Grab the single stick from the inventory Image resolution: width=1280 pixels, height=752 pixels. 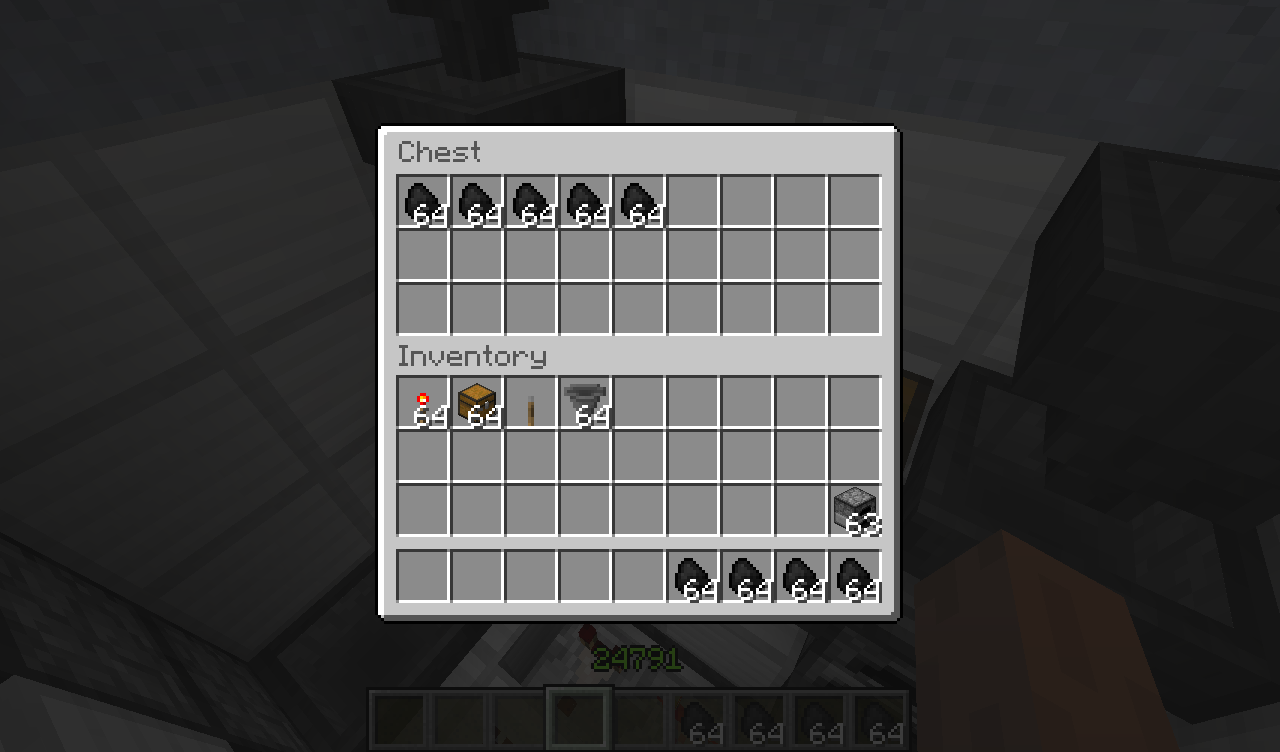click(x=531, y=403)
